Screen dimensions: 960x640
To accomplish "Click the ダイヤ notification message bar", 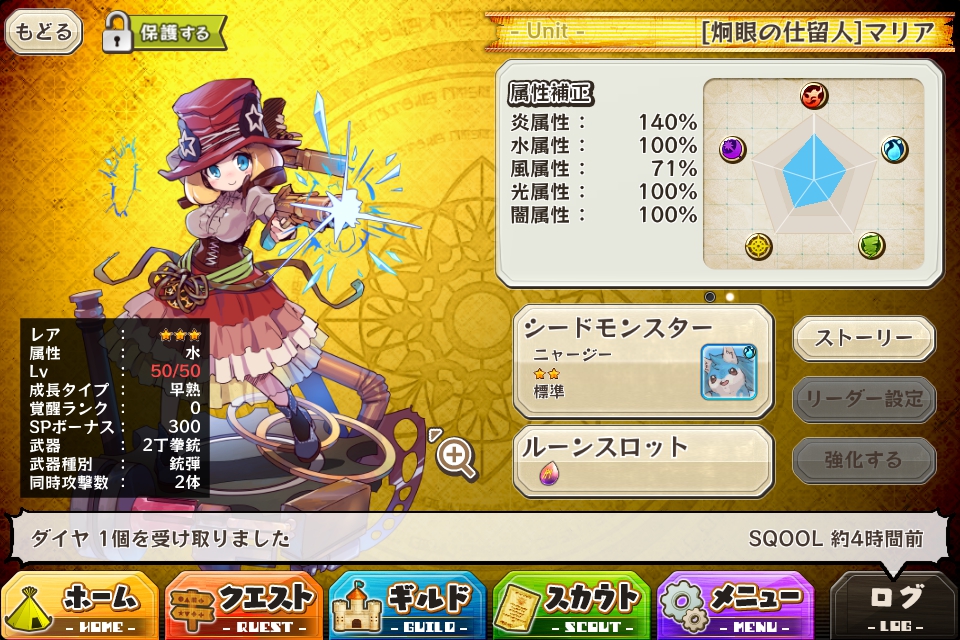I will click(480, 539).
